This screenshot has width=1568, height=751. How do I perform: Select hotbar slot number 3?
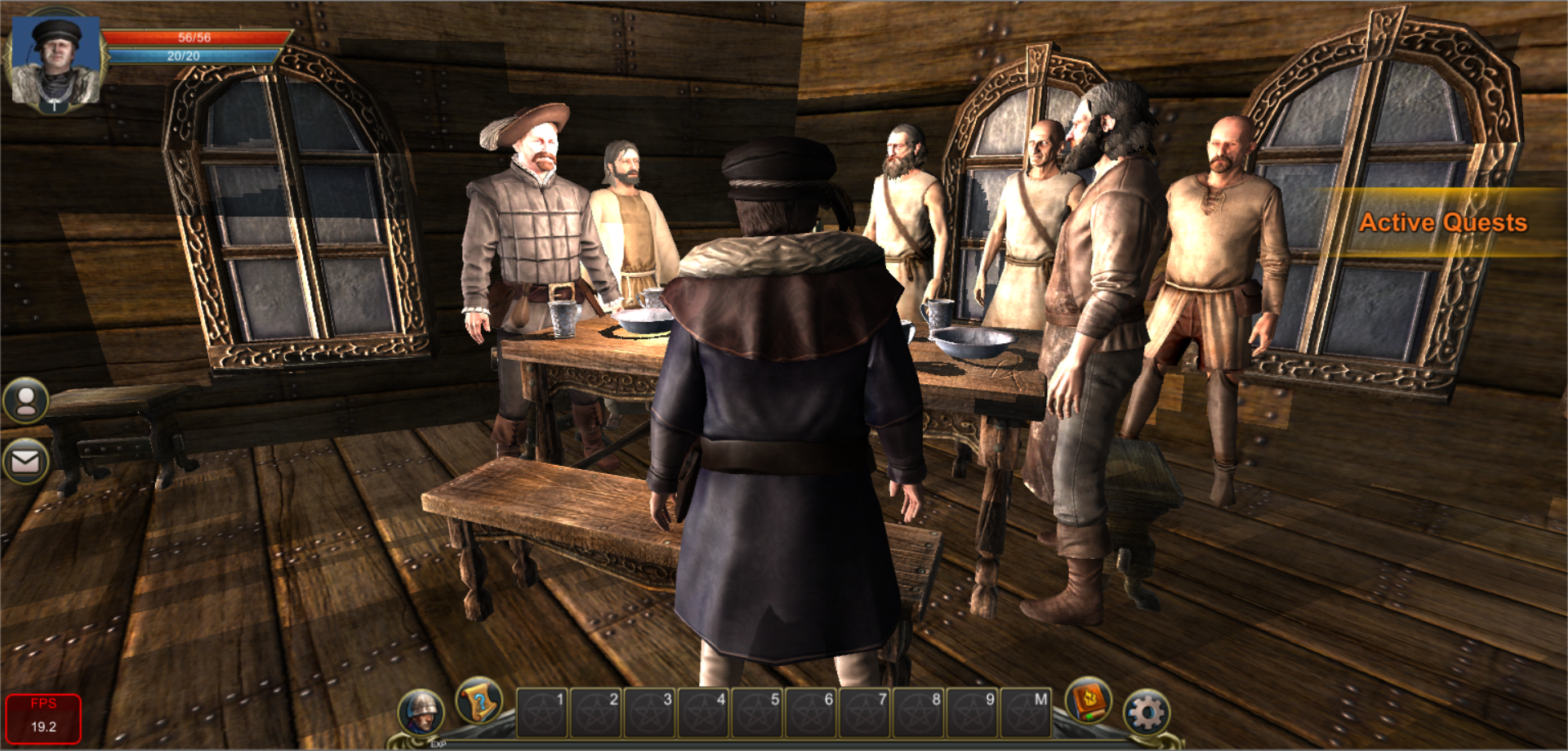pyautogui.click(x=649, y=713)
